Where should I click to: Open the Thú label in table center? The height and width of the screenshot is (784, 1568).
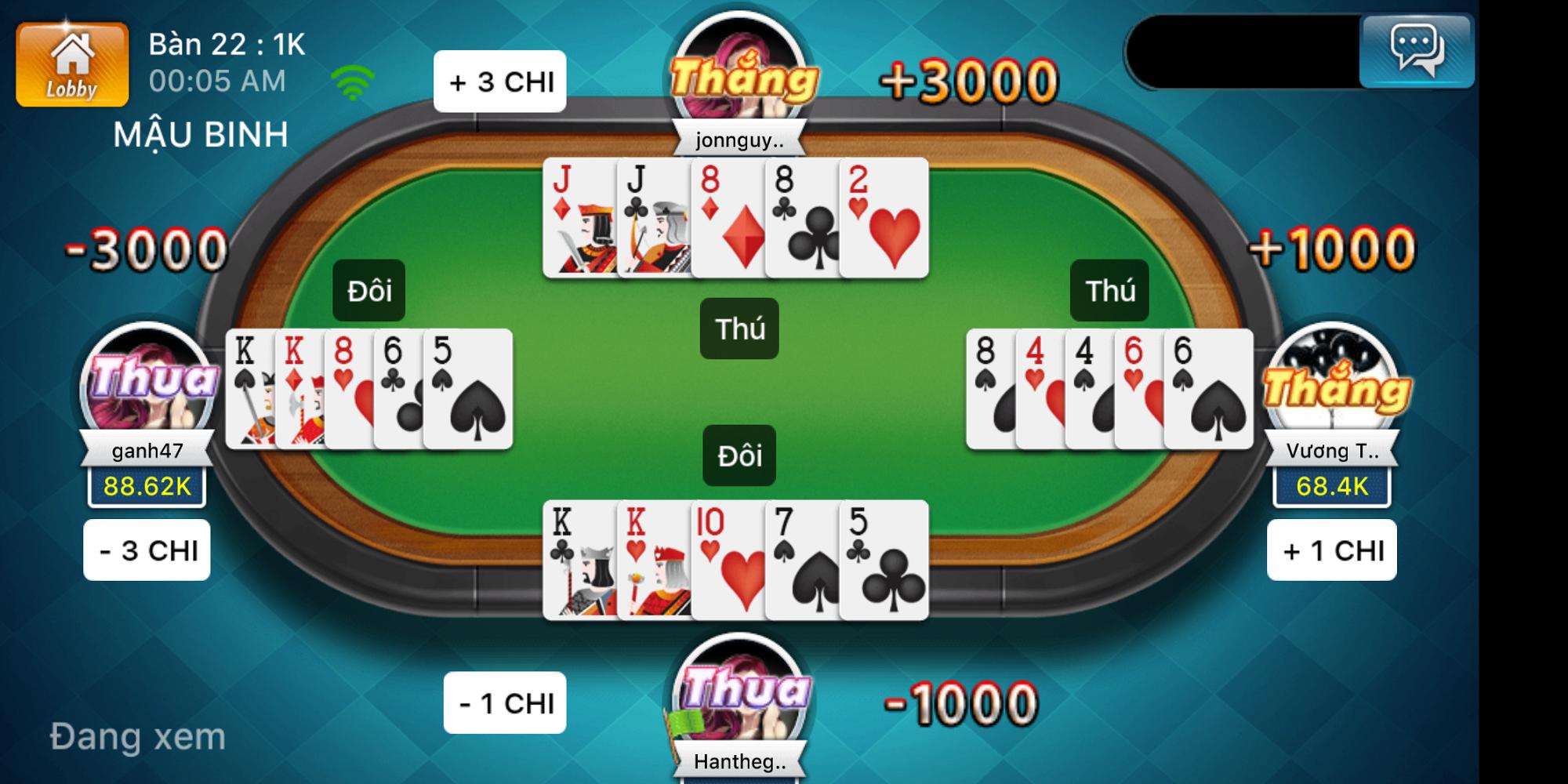tap(740, 329)
